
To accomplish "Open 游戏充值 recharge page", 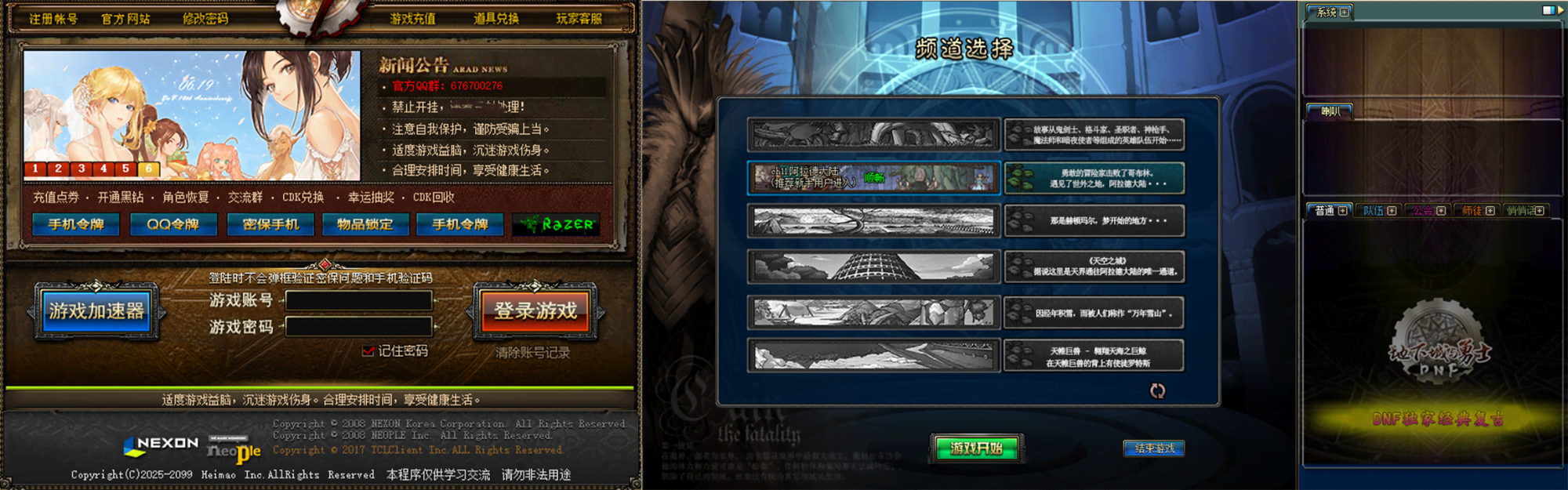I will (413, 18).
